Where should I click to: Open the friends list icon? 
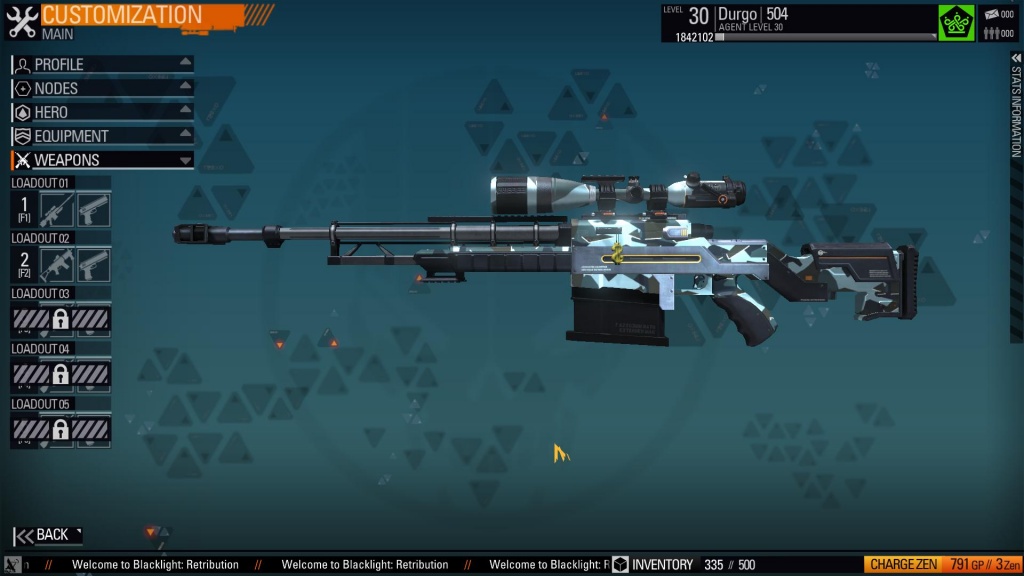993,33
